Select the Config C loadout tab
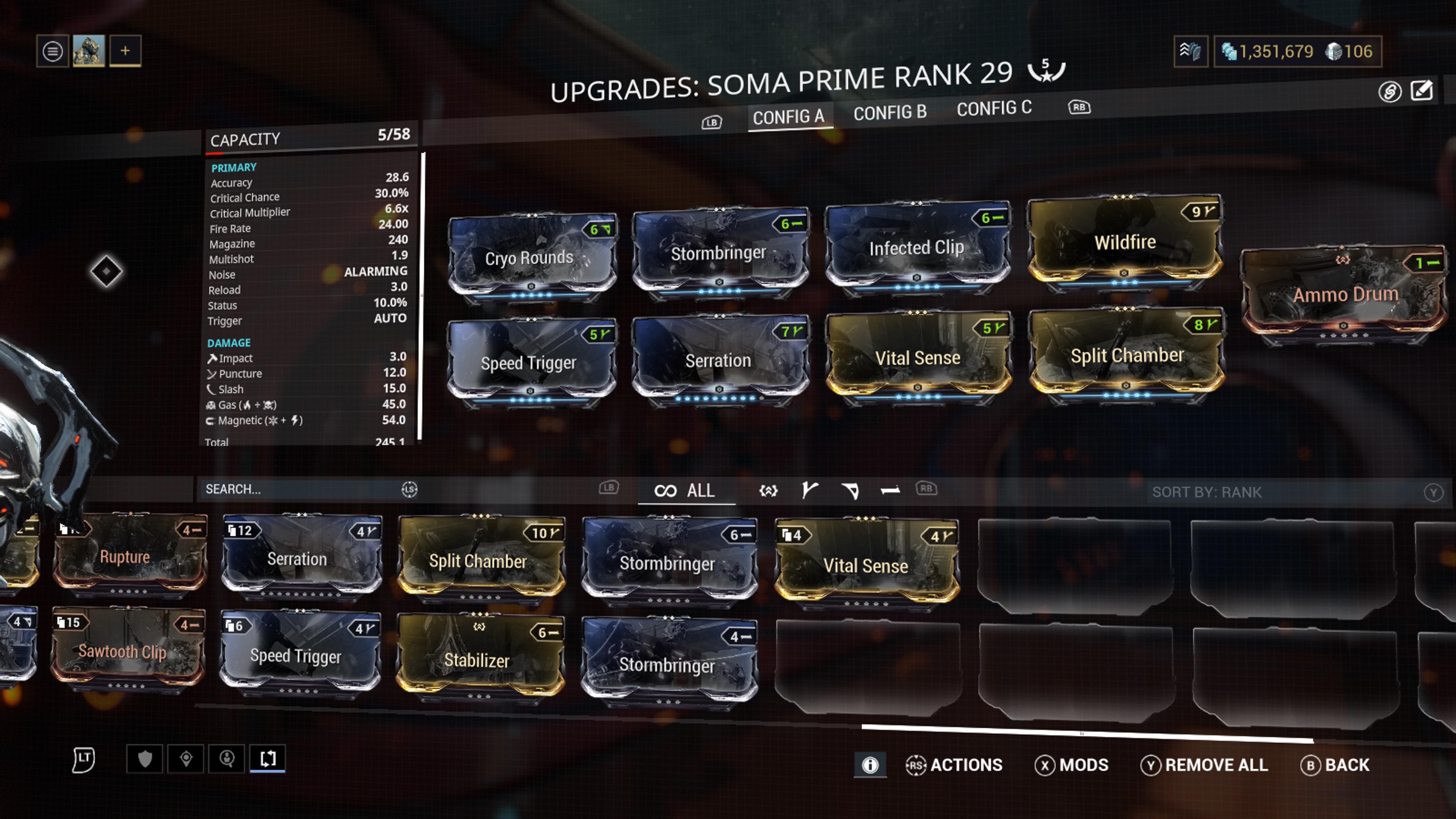This screenshot has height=819, width=1456. (x=994, y=108)
